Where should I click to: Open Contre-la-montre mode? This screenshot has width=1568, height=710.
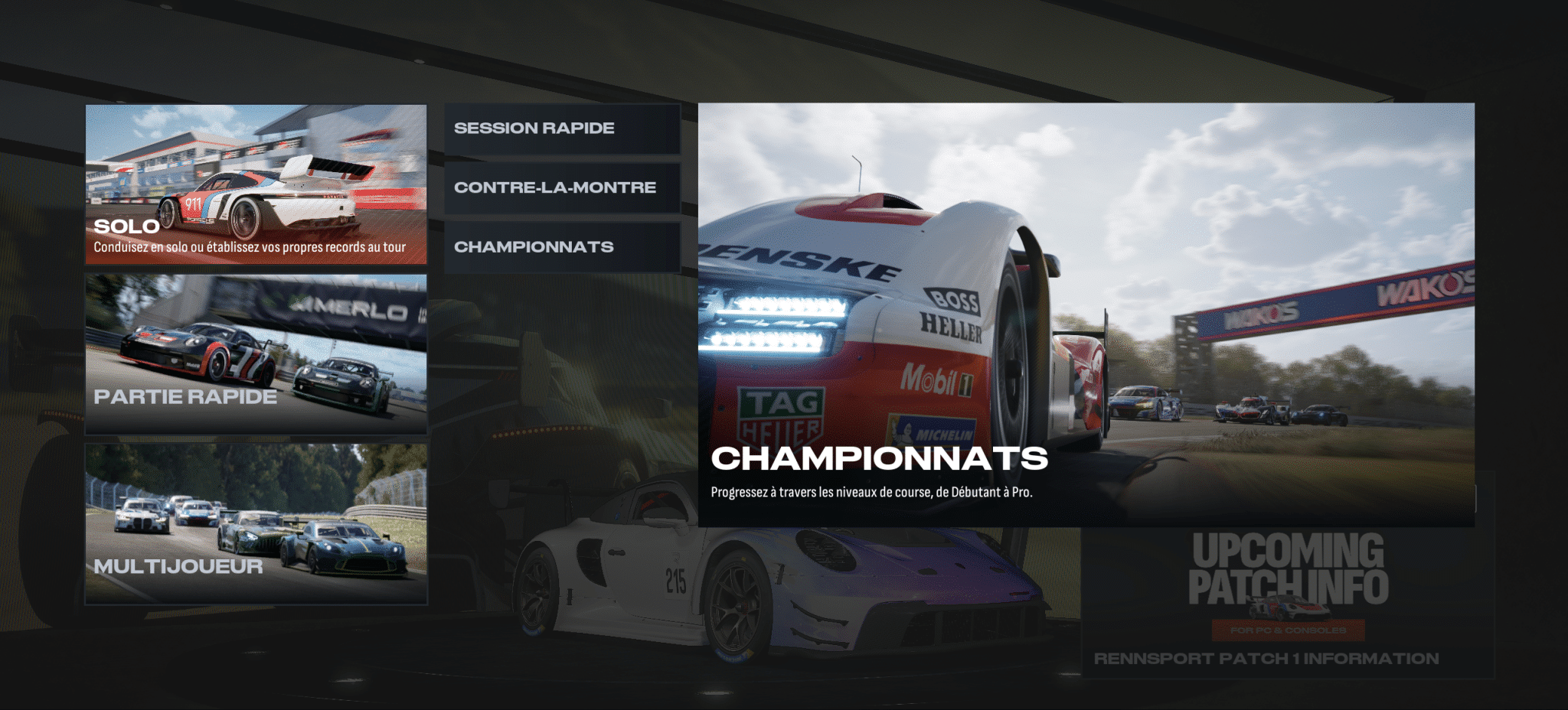[x=562, y=187]
